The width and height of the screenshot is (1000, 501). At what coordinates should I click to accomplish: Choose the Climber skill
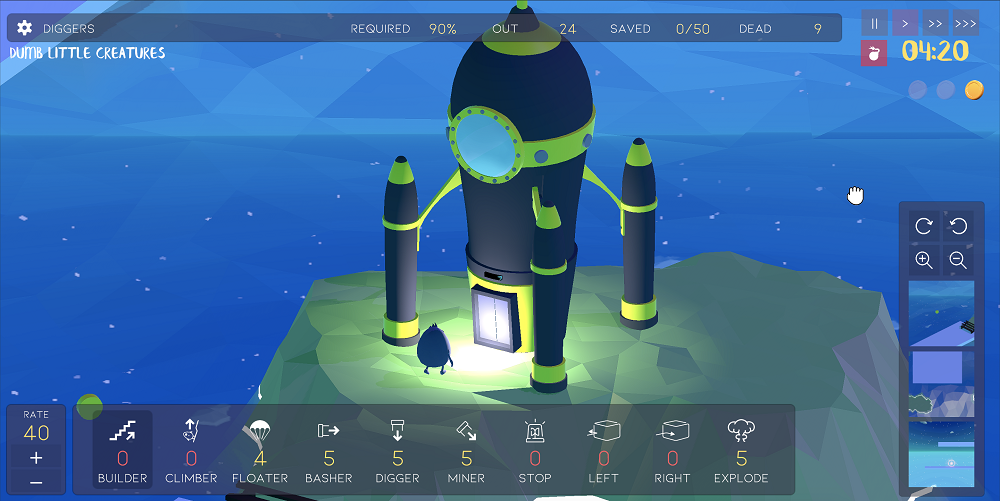pyautogui.click(x=191, y=449)
